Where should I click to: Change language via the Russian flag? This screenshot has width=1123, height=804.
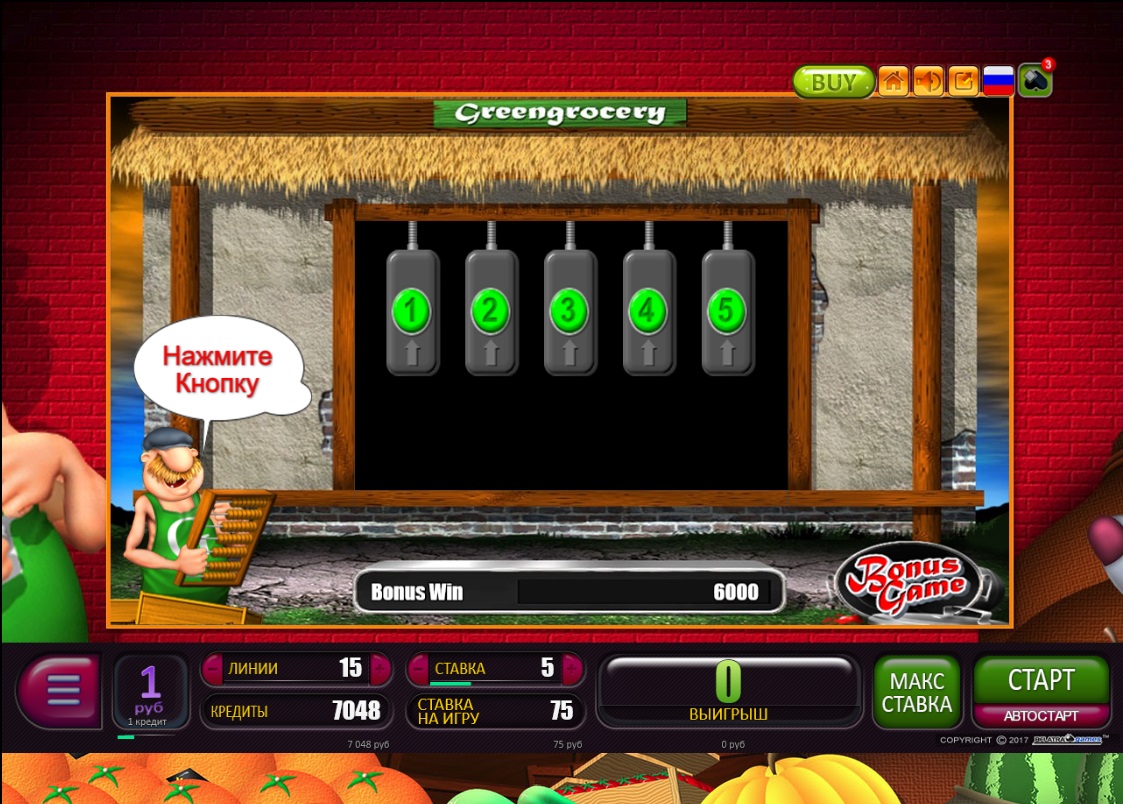pyautogui.click(x=998, y=82)
